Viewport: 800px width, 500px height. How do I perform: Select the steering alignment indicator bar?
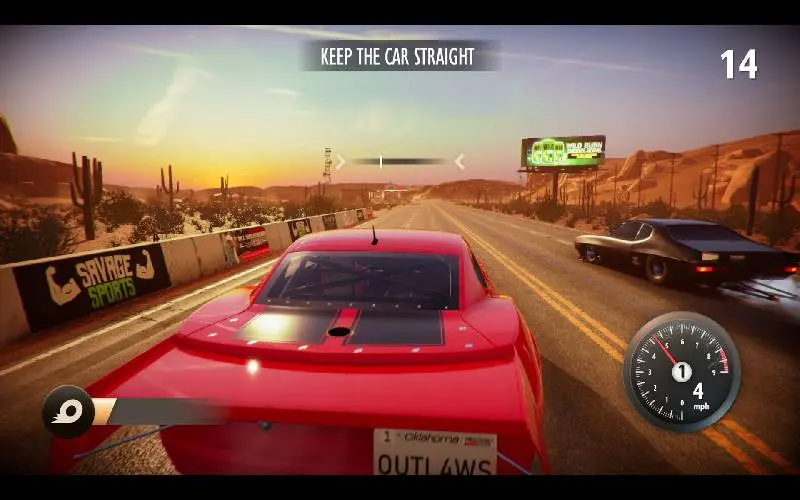click(399, 161)
